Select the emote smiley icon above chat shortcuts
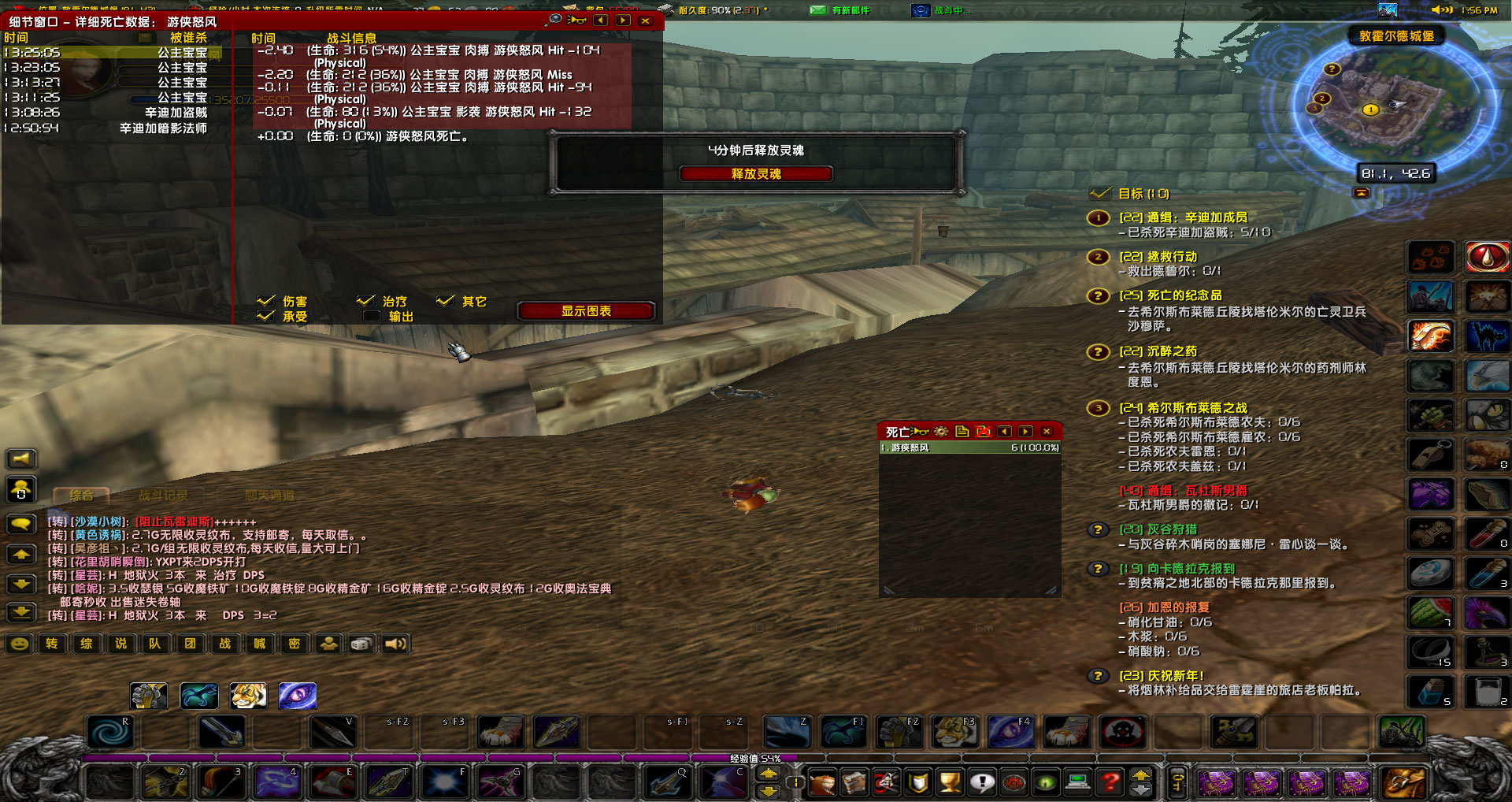The height and width of the screenshot is (802, 1512). [18, 644]
